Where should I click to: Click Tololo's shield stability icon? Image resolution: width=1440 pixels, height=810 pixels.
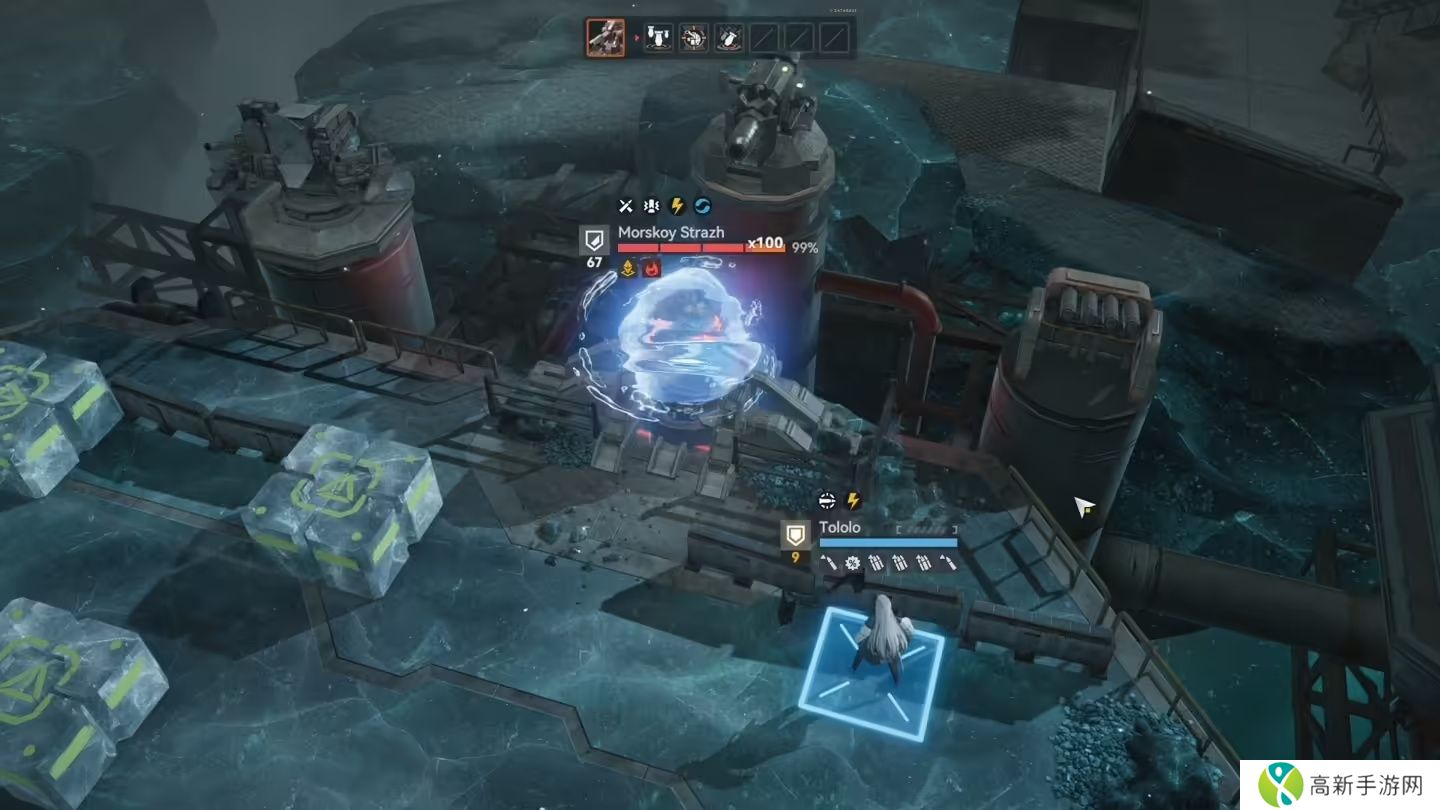click(795, 534)
